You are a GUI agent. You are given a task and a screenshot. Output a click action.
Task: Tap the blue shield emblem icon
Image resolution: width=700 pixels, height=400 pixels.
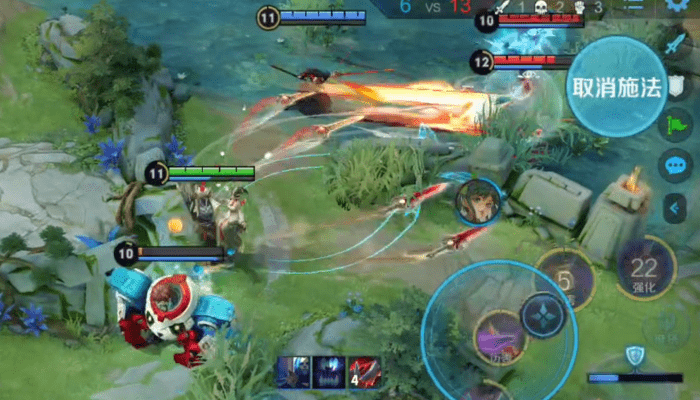coord(633,354)
